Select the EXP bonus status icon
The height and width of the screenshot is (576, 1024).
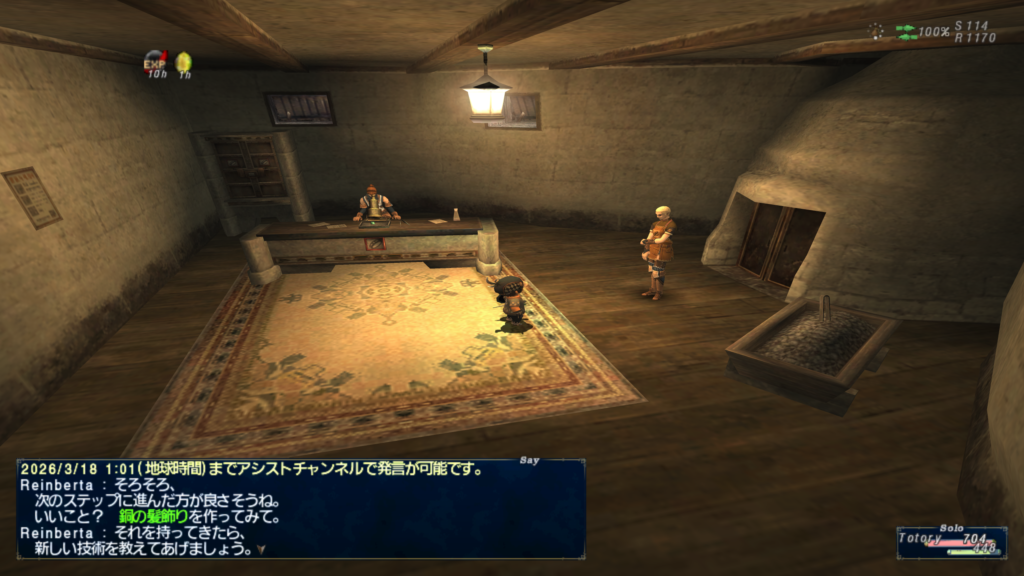point(155,62)
